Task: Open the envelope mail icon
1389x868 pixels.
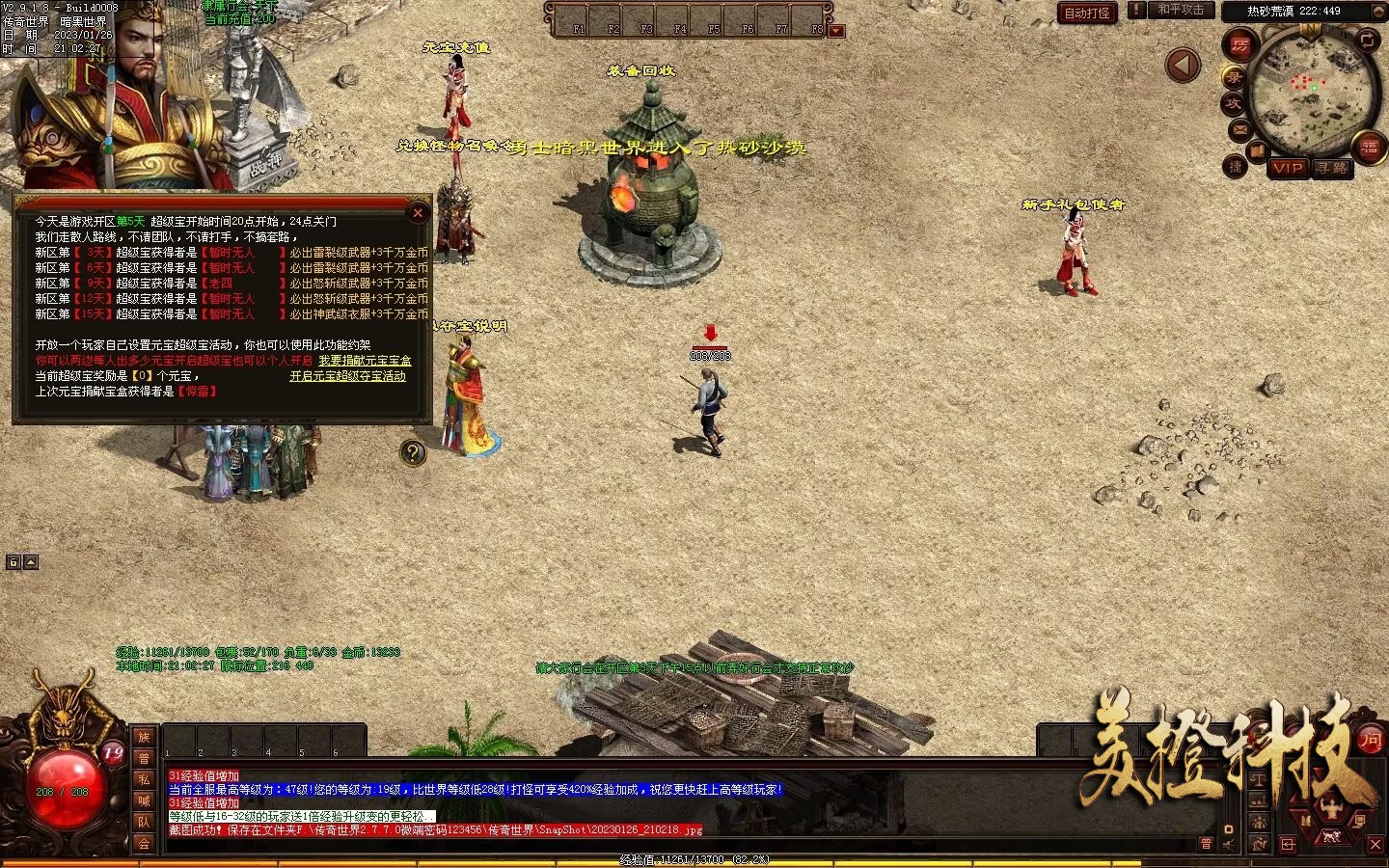Action: click(x=1239, y=129)
